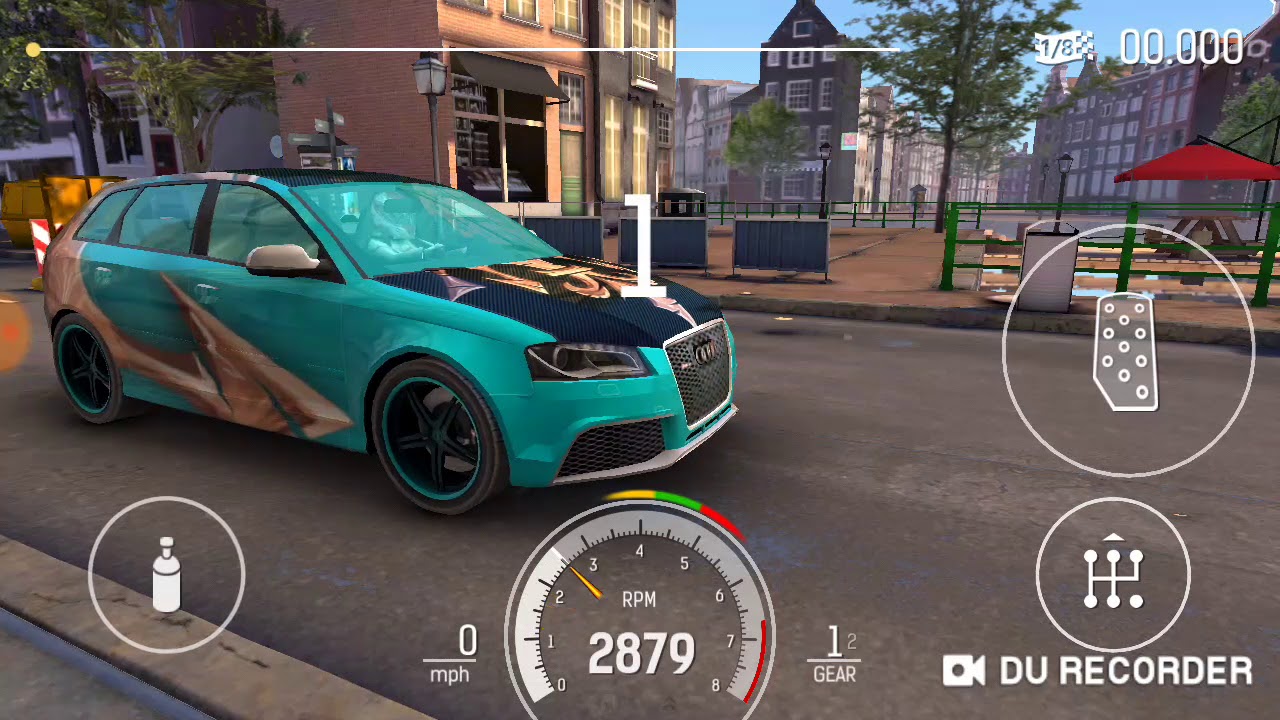Activate the nitrous bottle button
The image size is (1280, 720).
point(167,574)
